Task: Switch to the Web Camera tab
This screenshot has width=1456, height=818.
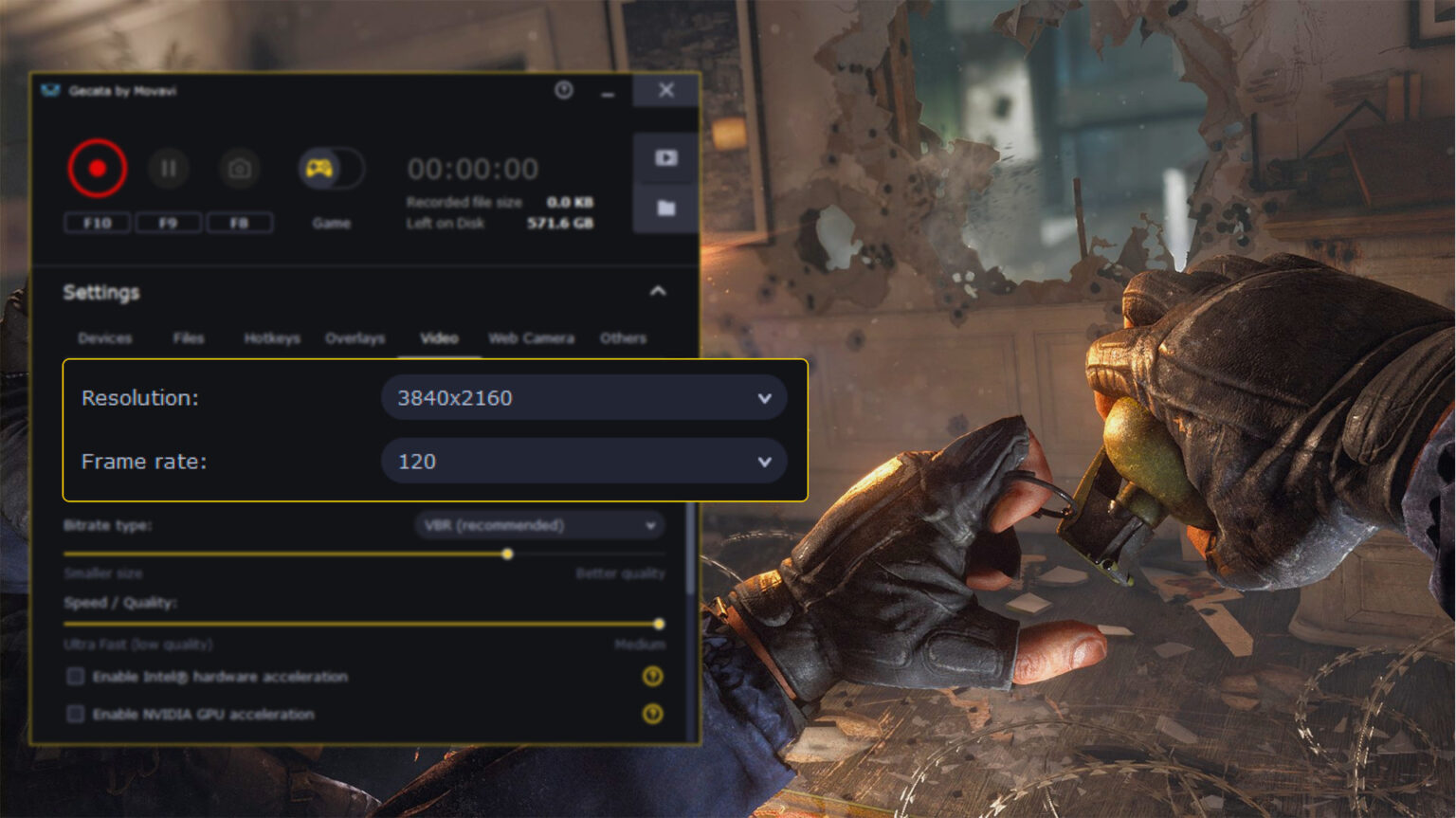Action: (x=531, y=338)
